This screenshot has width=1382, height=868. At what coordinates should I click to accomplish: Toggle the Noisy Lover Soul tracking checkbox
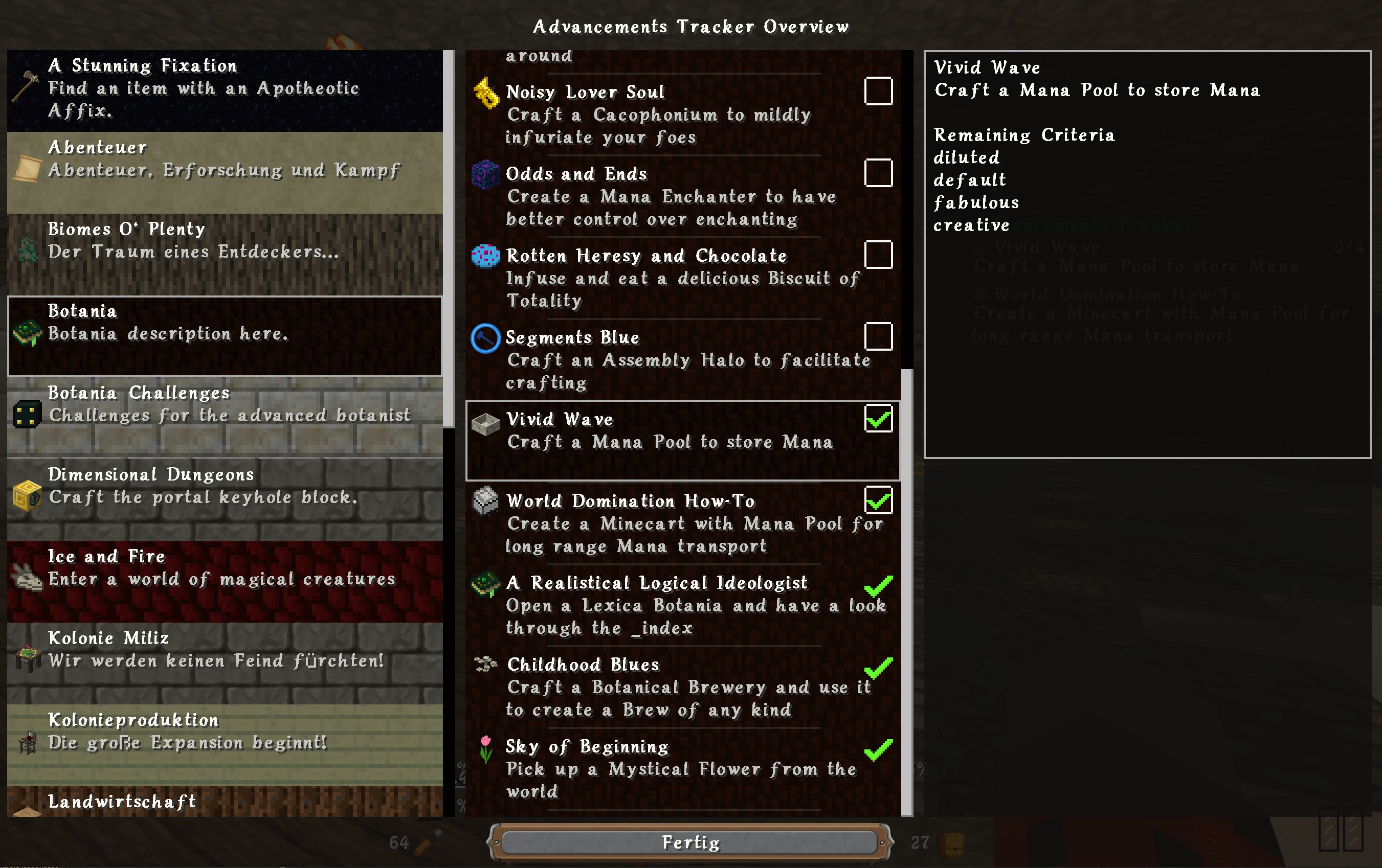coord(878,91)
